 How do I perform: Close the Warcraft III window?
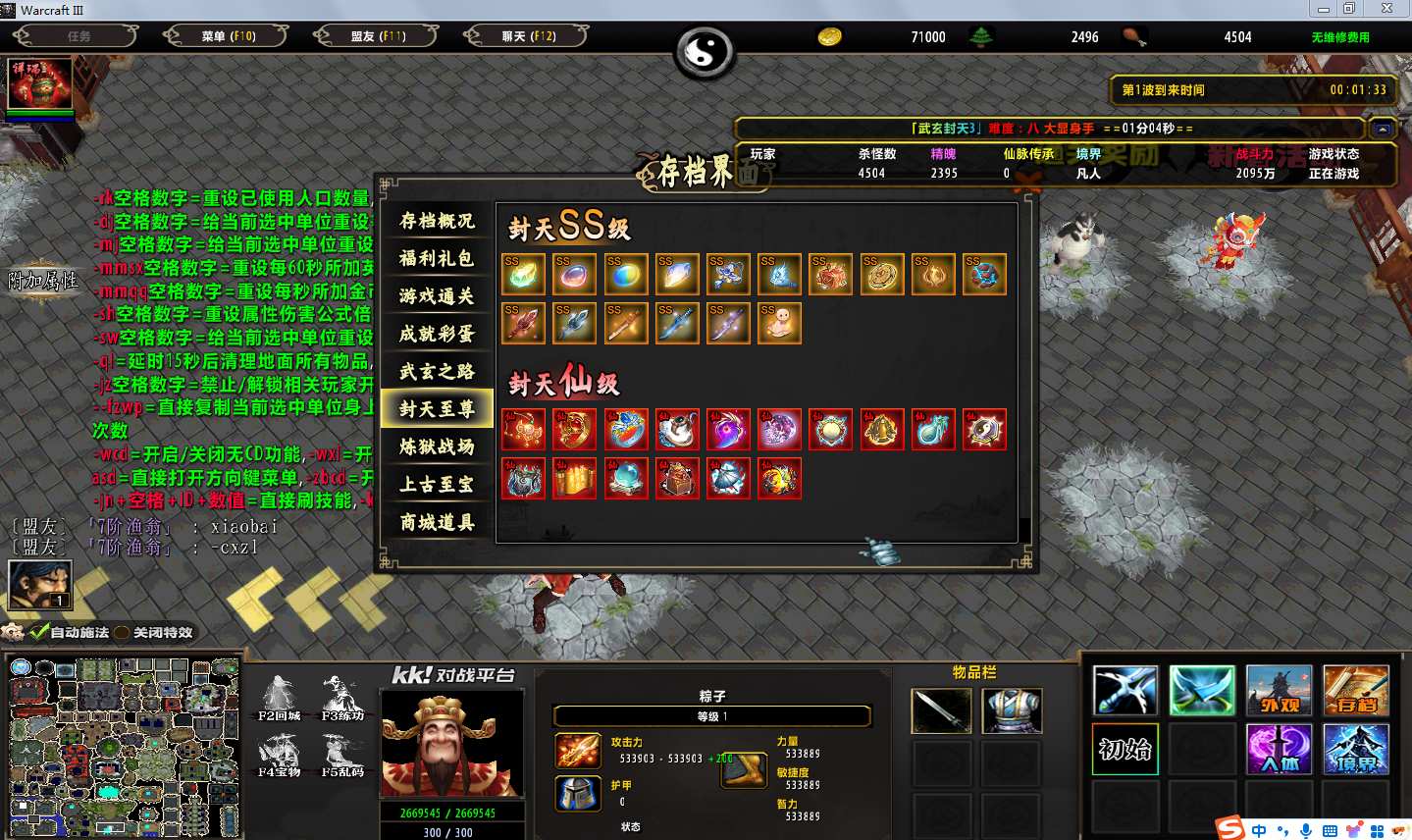(1386, 9)
